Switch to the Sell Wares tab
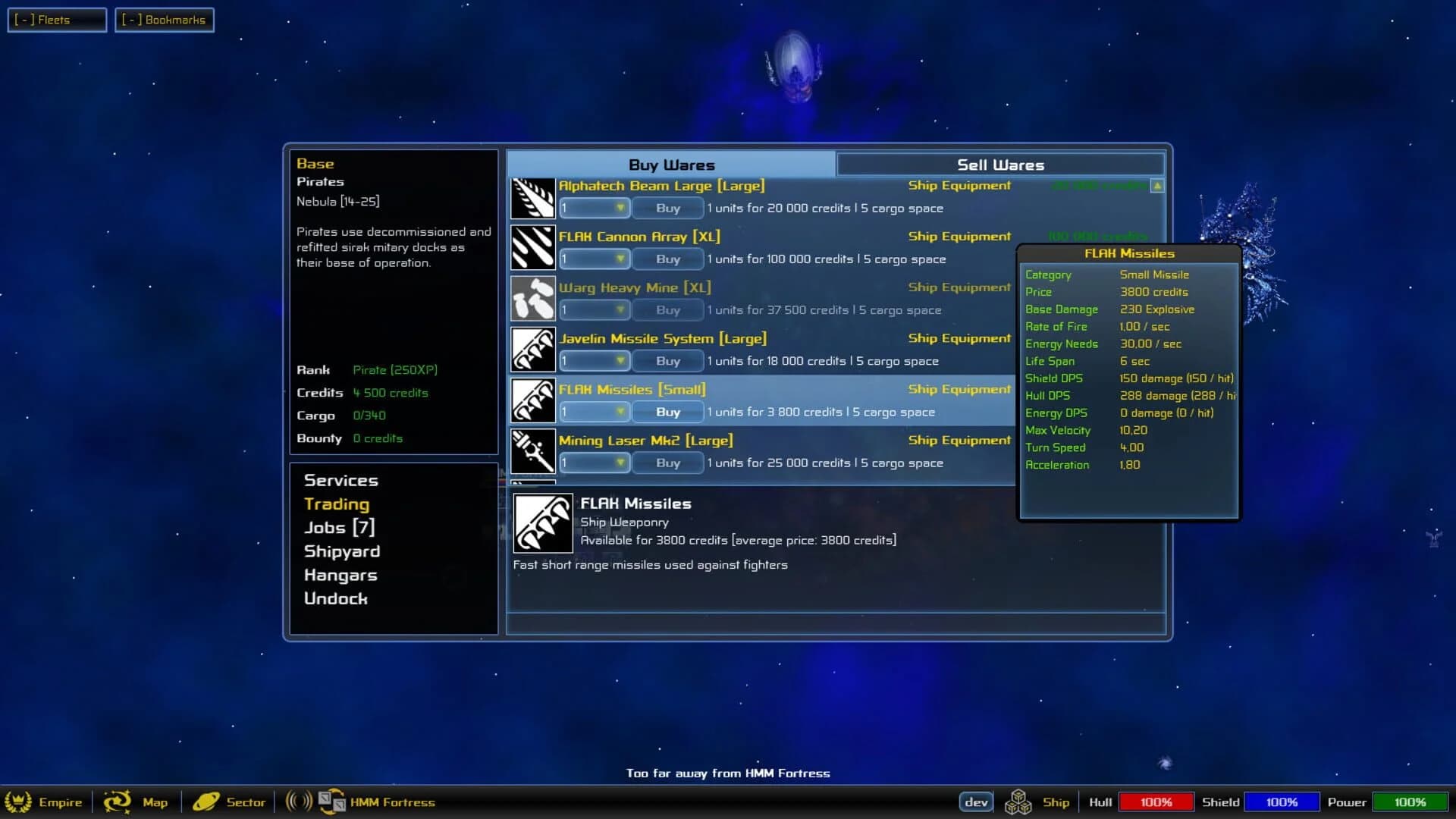 pos(999,164)
